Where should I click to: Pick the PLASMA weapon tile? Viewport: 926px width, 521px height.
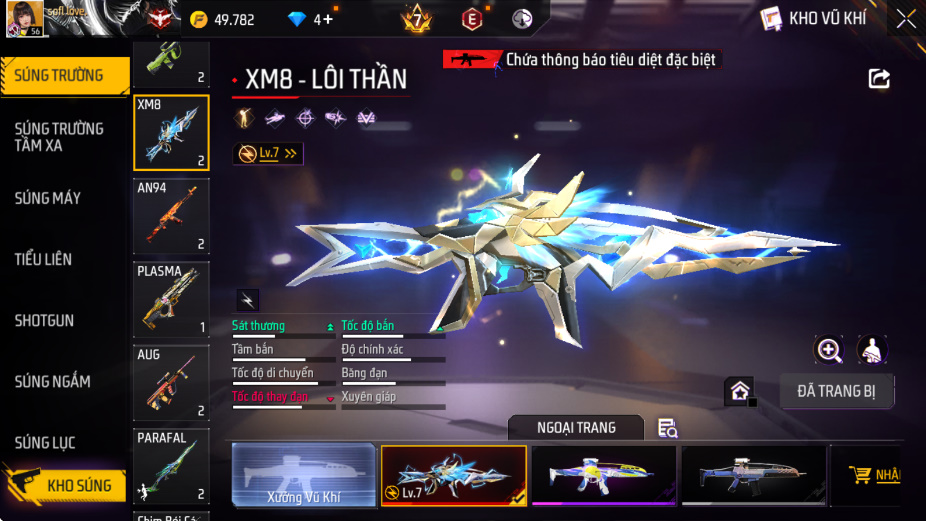(x=171, y=299)
